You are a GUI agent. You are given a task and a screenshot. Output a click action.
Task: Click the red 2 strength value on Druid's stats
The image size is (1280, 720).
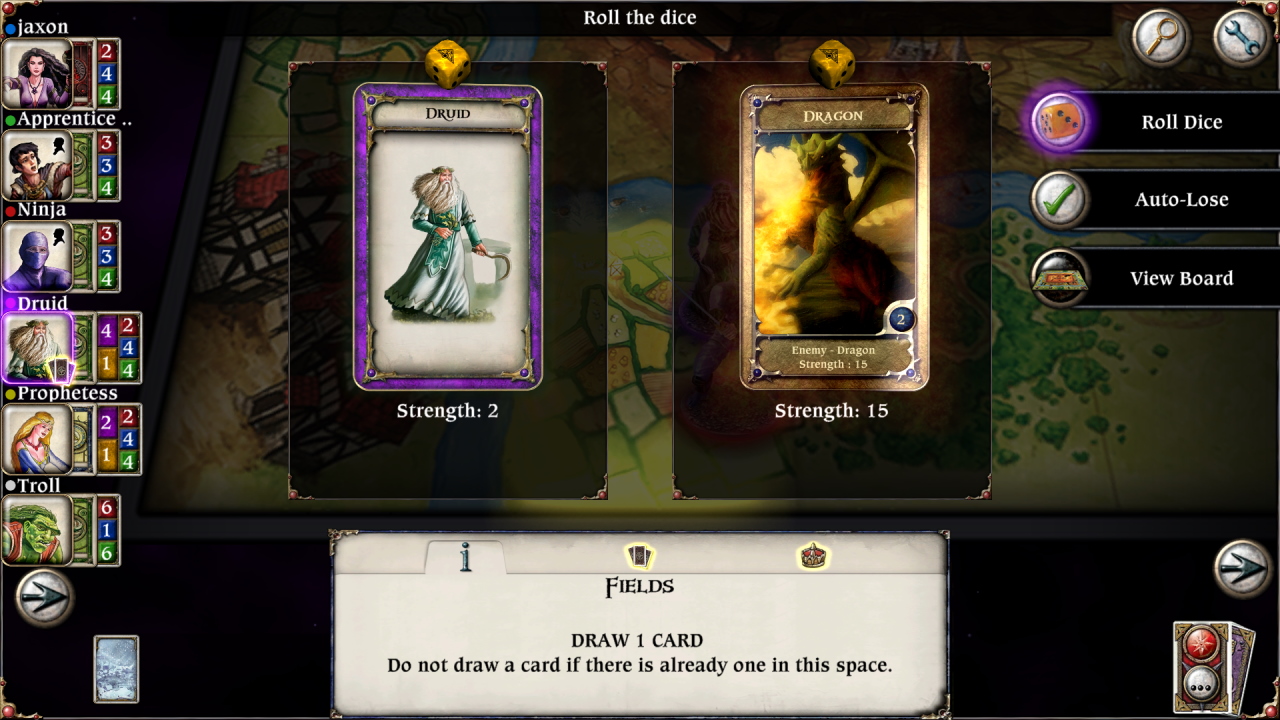126,327
